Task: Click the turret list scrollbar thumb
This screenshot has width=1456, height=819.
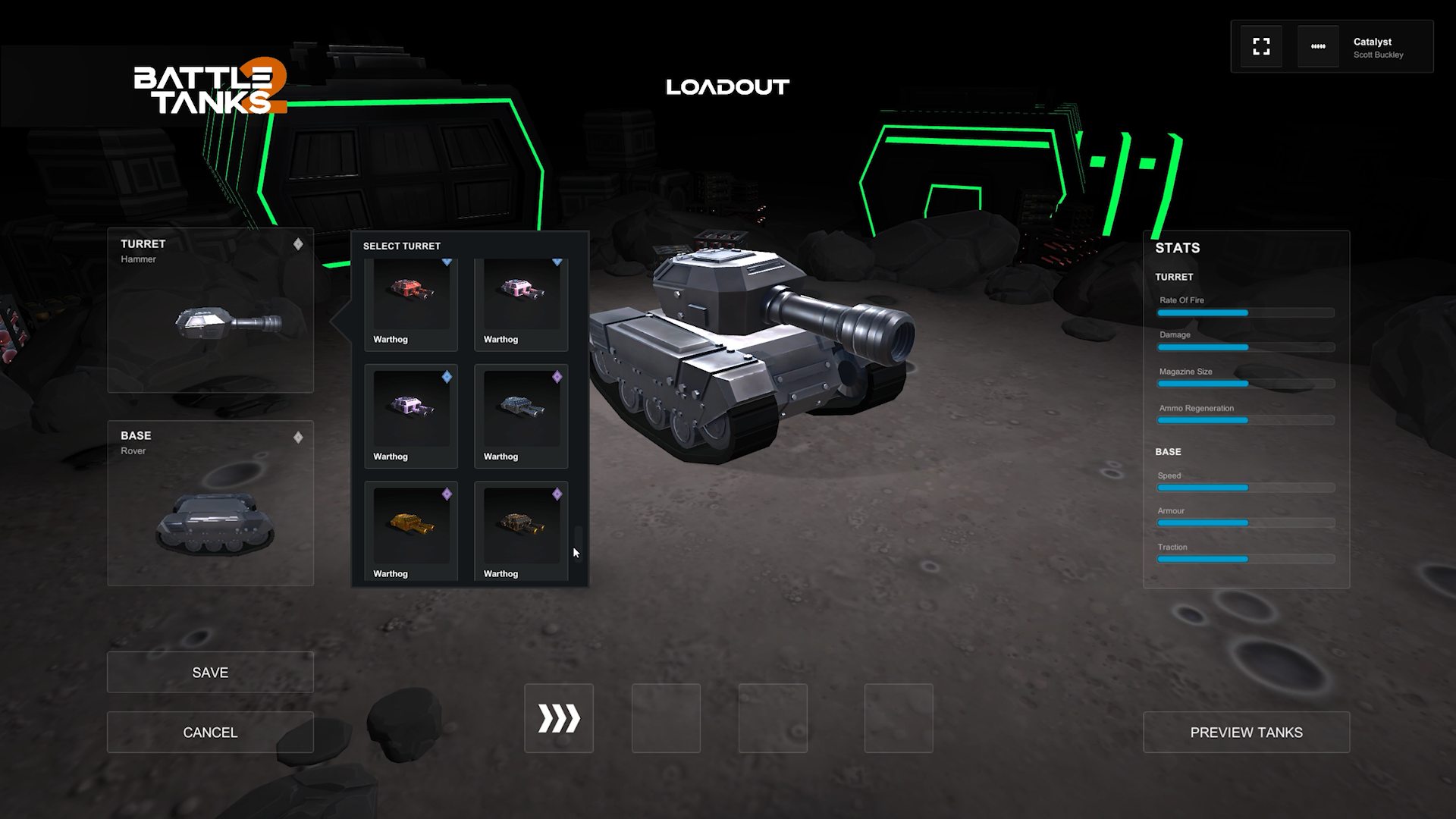Action: click(x=579, y=541)
